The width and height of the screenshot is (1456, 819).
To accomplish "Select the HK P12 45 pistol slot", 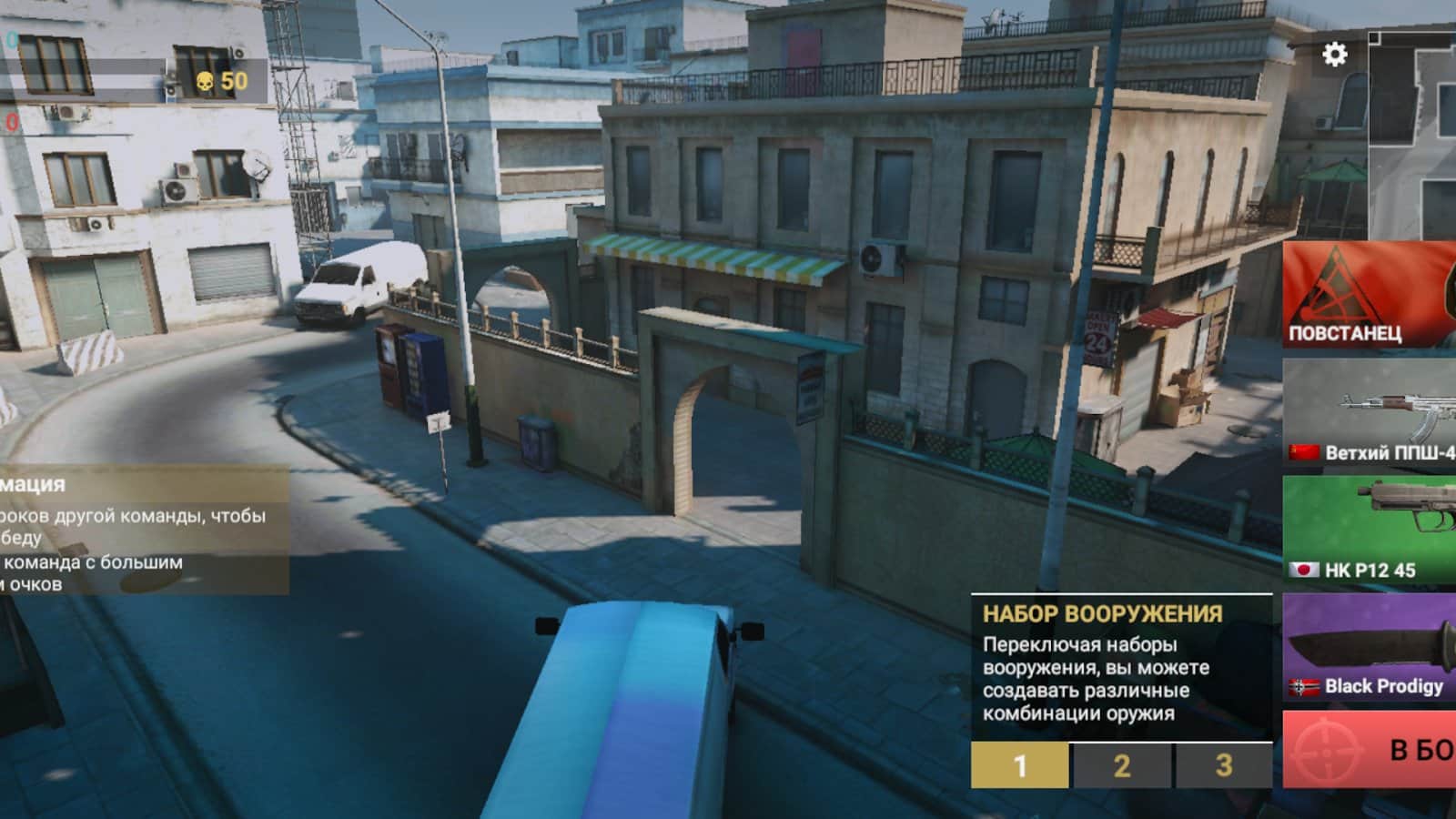I will click(1370, 530).
